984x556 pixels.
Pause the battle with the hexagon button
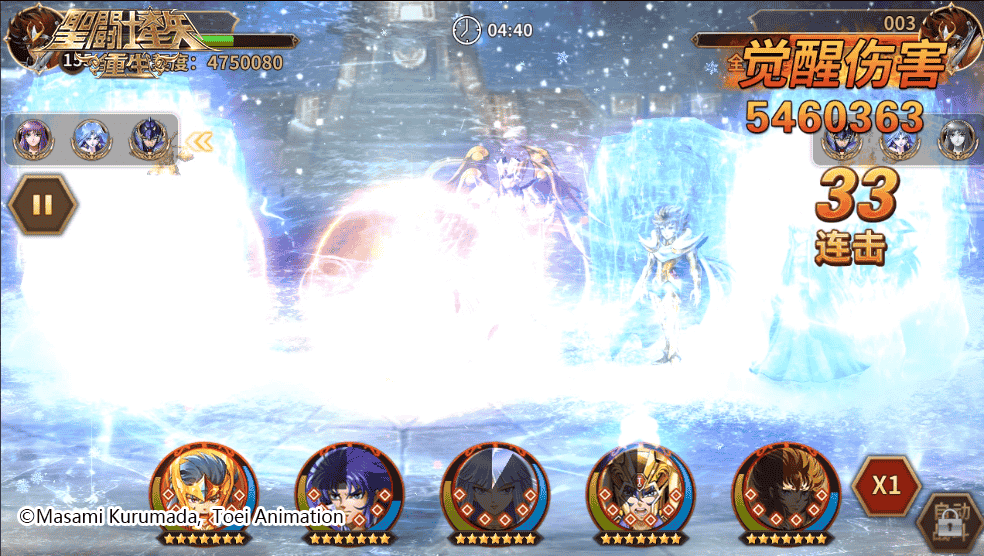click(x=42, y=205)
